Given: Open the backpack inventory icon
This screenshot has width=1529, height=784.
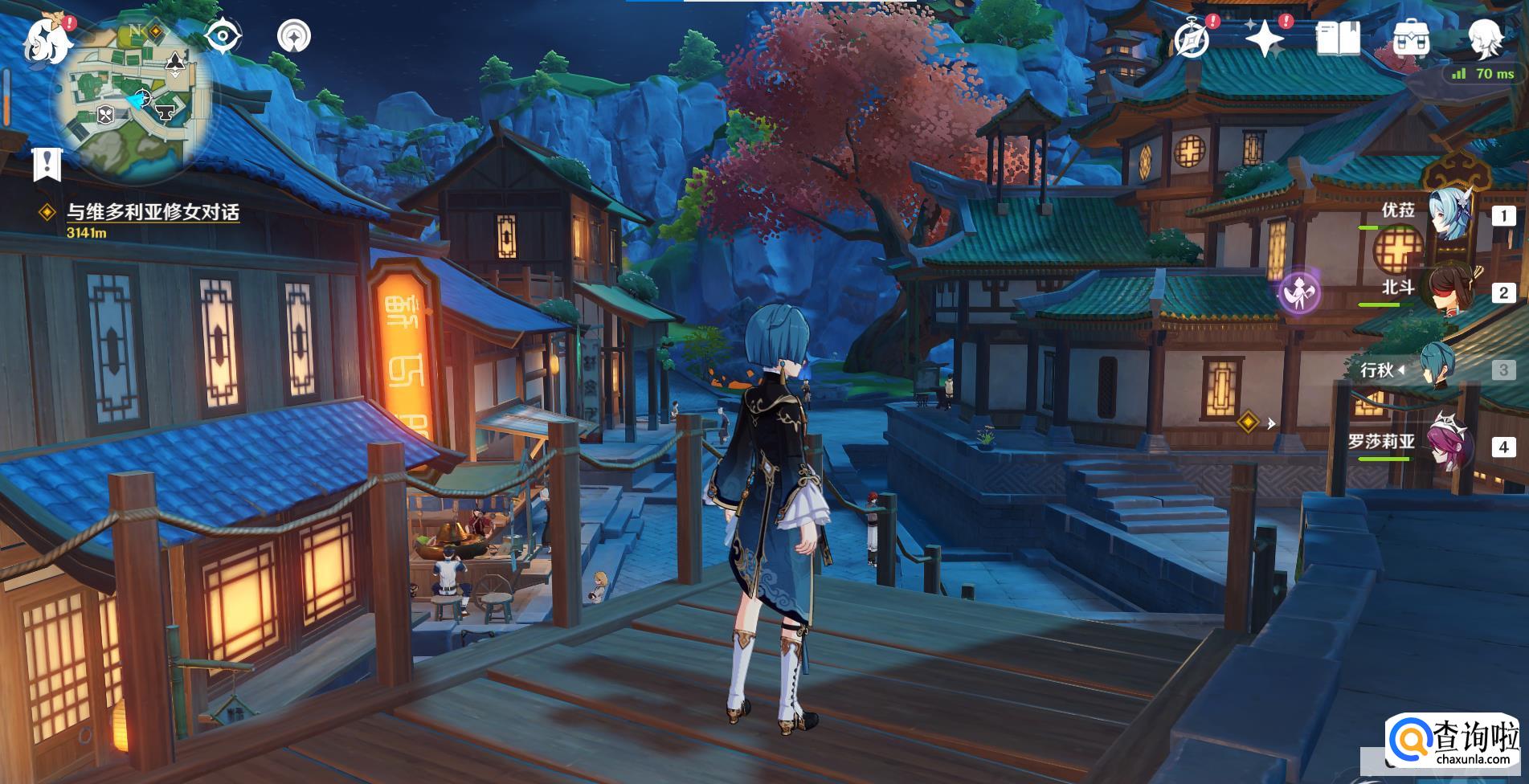Looking at the screenshot, I should 1411,39.
